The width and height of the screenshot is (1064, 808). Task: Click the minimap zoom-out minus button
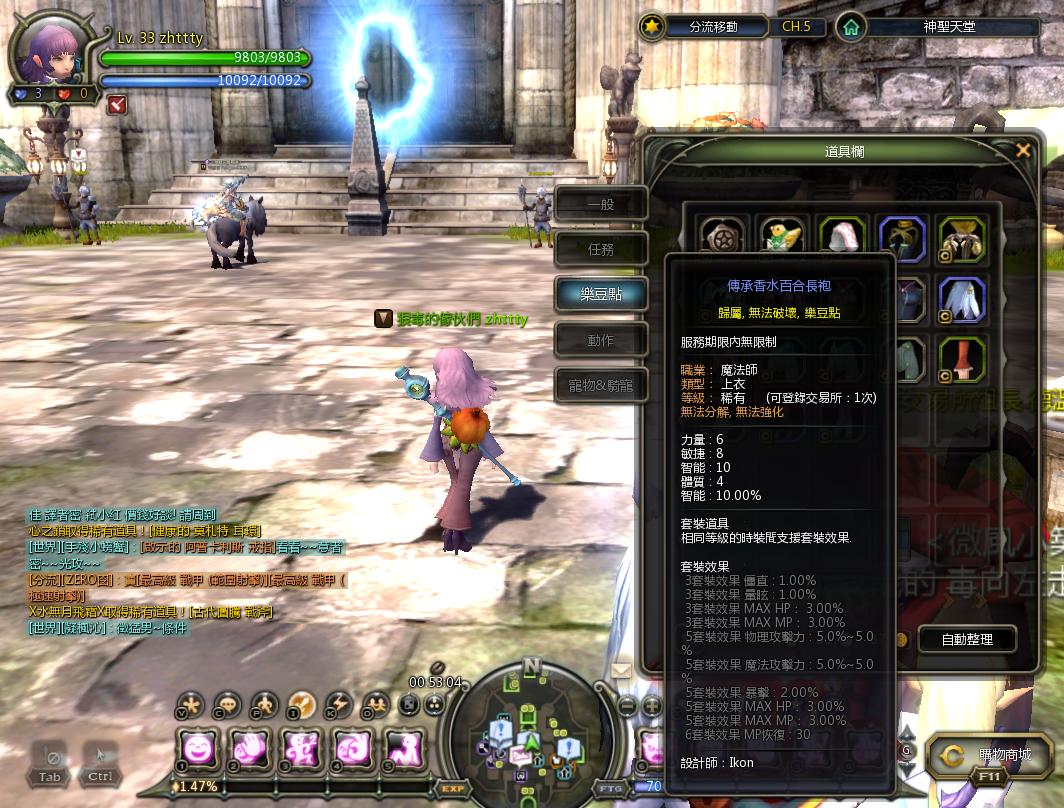[627, 704]
